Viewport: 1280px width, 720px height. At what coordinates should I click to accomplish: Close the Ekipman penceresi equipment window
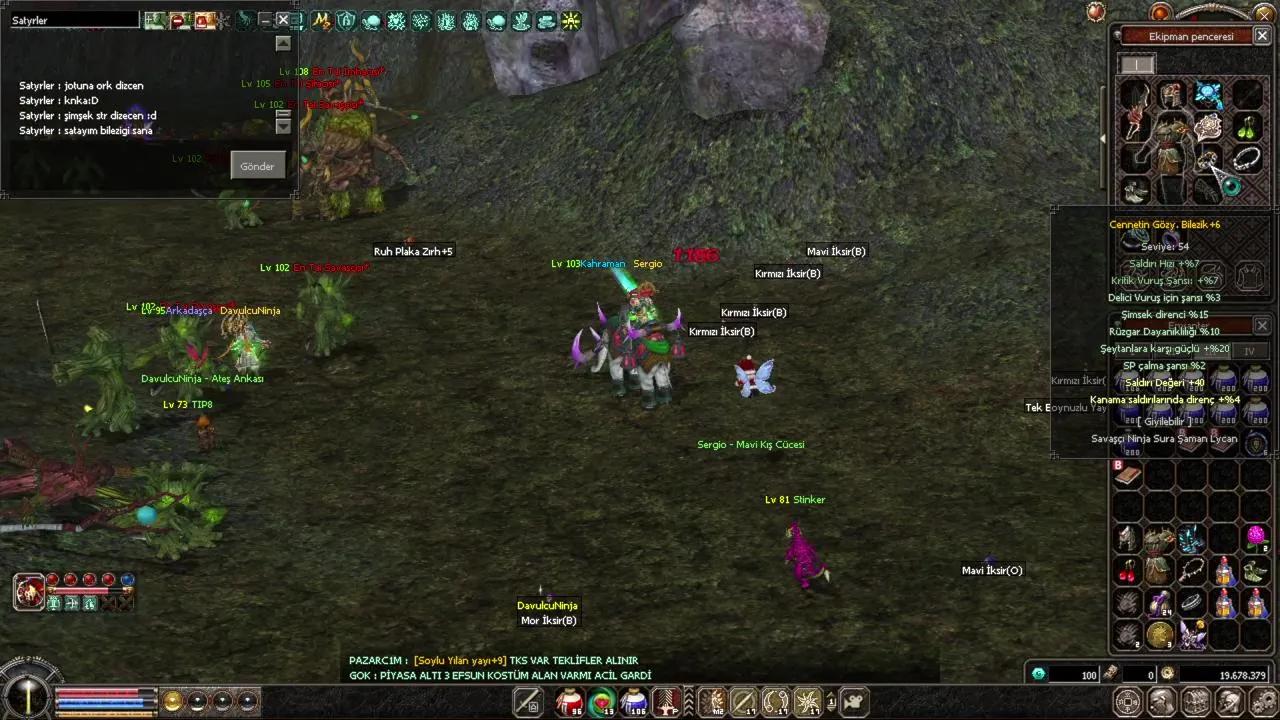[x=1262, y=36]
